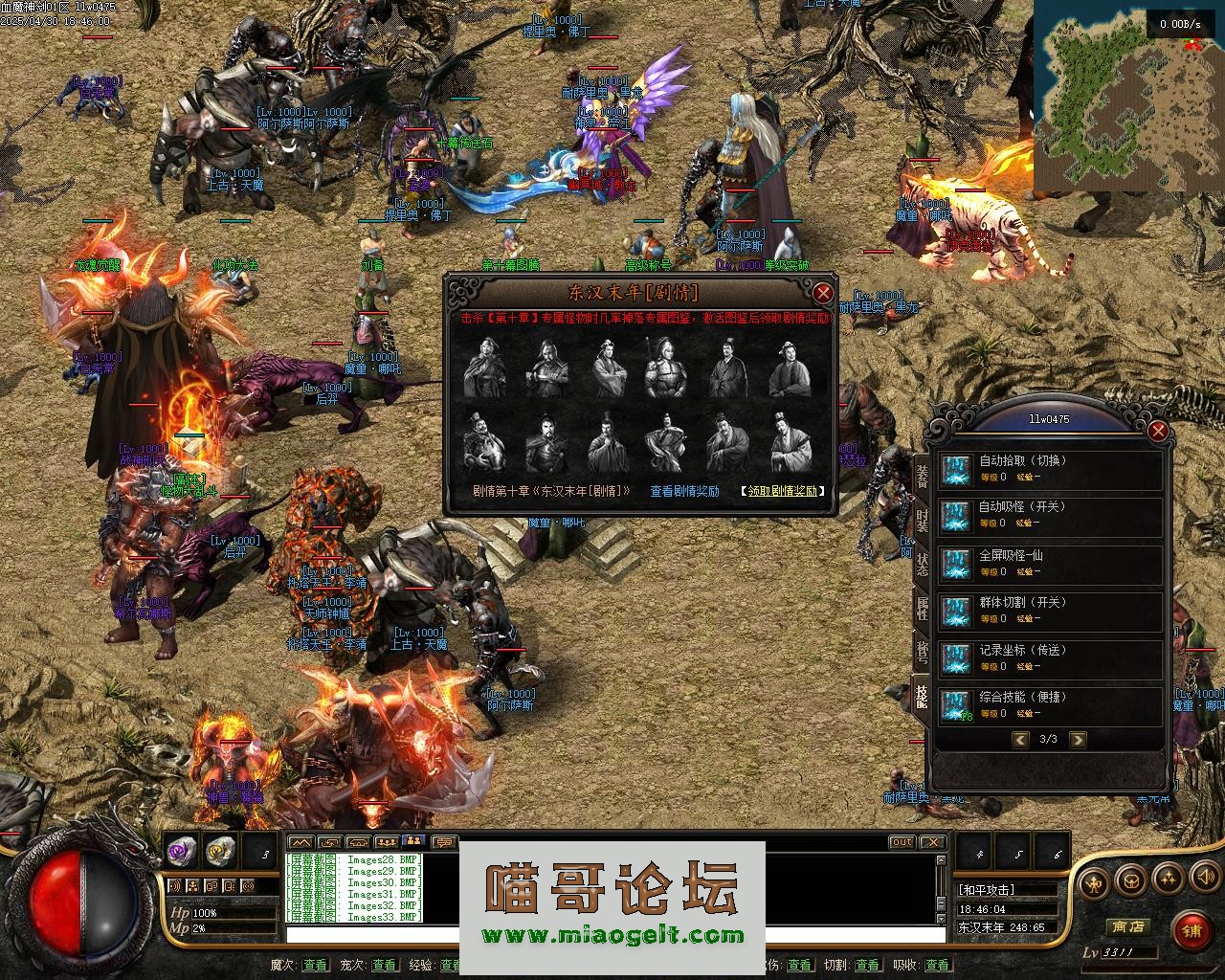The width and height of the screenshot is (1225, 980).
Task: Open the 状态 status tab
Action: (922, 563)
